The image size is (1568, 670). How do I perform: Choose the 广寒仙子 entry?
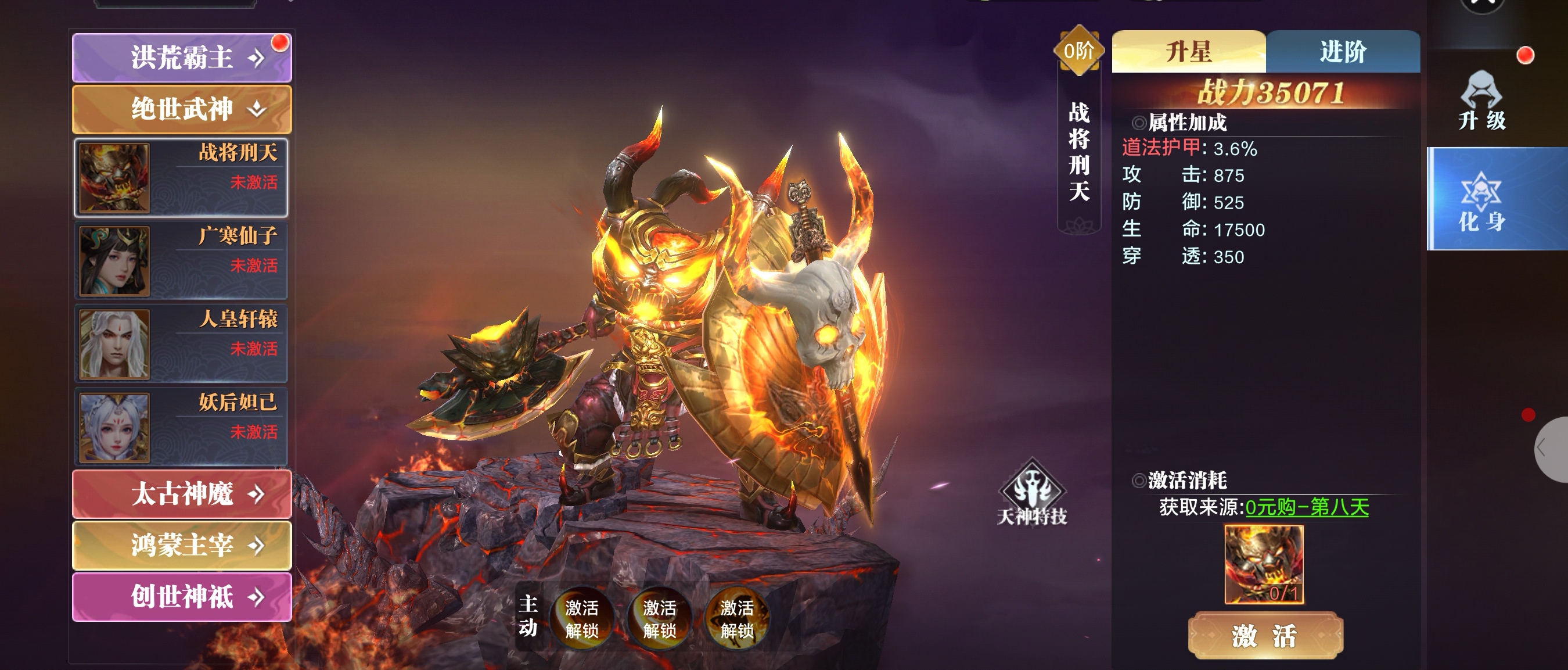click(x=181, y=261)
